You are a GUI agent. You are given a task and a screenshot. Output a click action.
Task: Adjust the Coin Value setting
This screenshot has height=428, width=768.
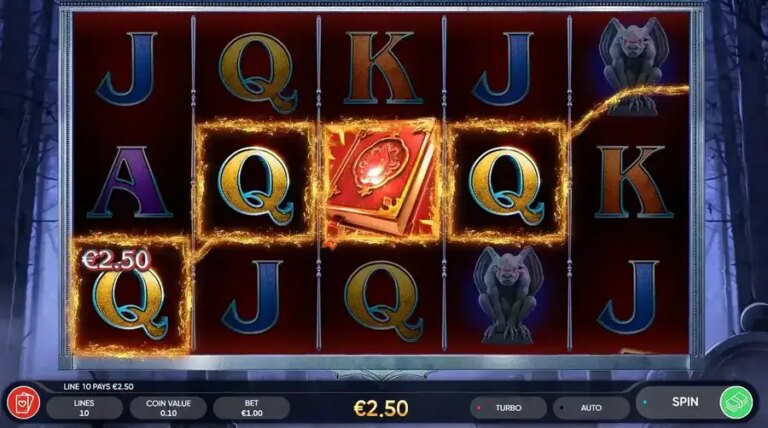(x=167, y=408)
